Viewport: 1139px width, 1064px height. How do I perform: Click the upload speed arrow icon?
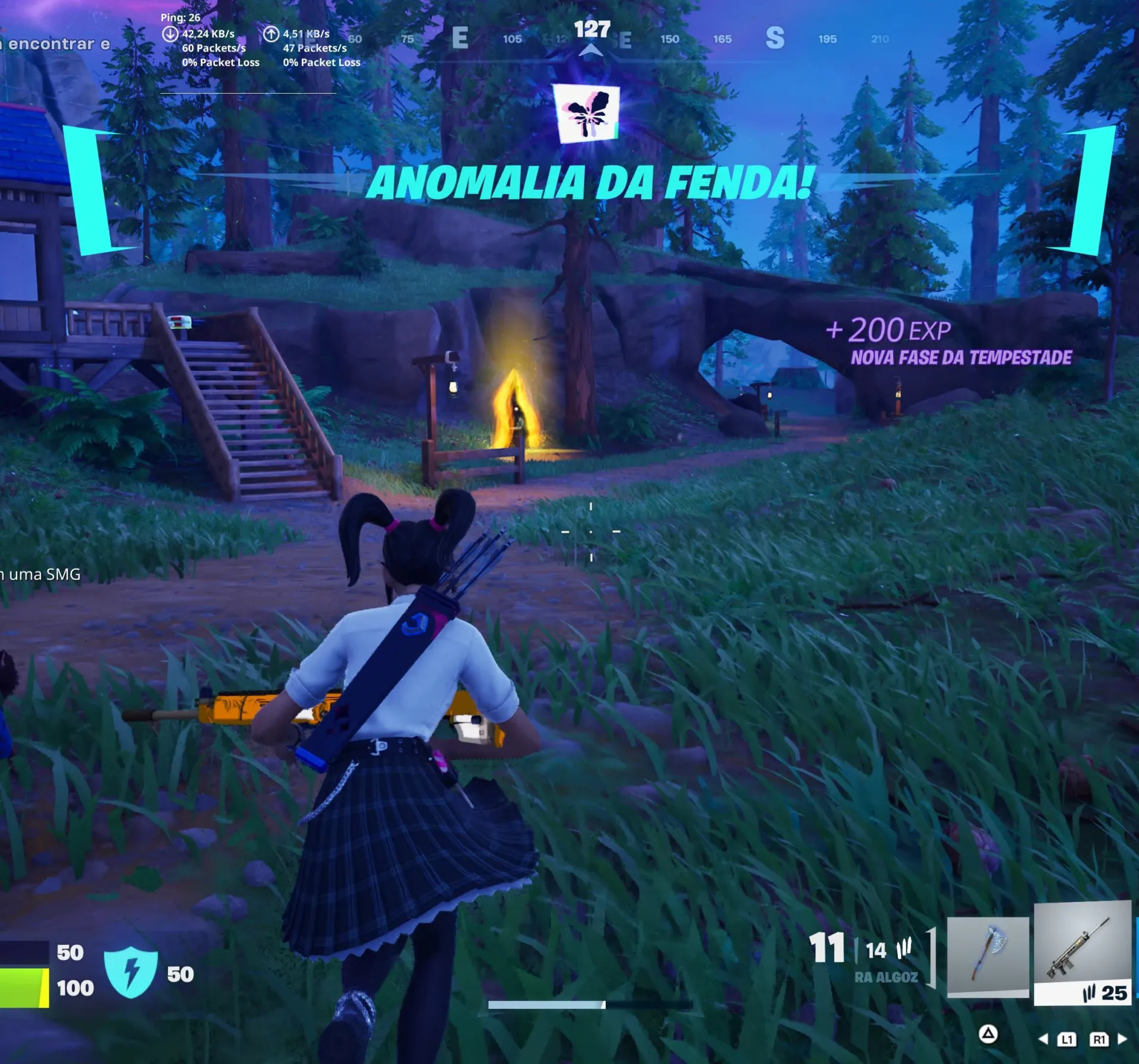pos(272,34)
